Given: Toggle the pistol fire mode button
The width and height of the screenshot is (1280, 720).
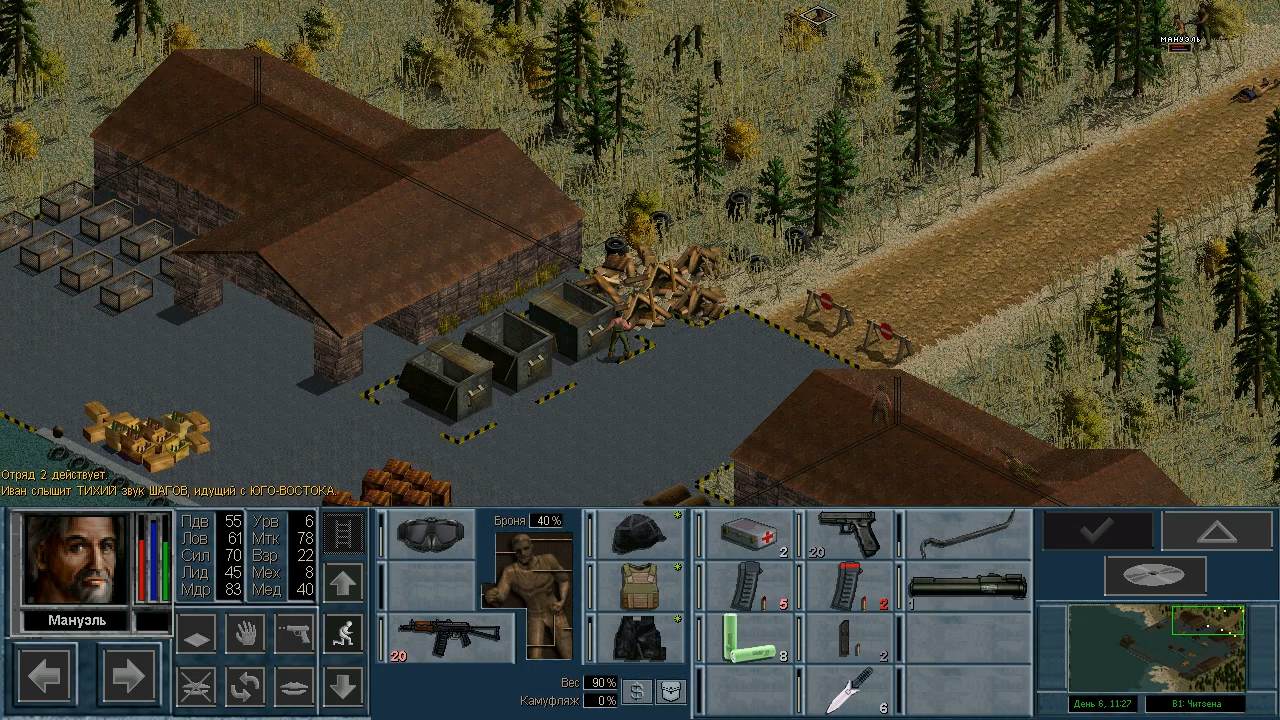Looking at the screenshot, I should (293, 634).
